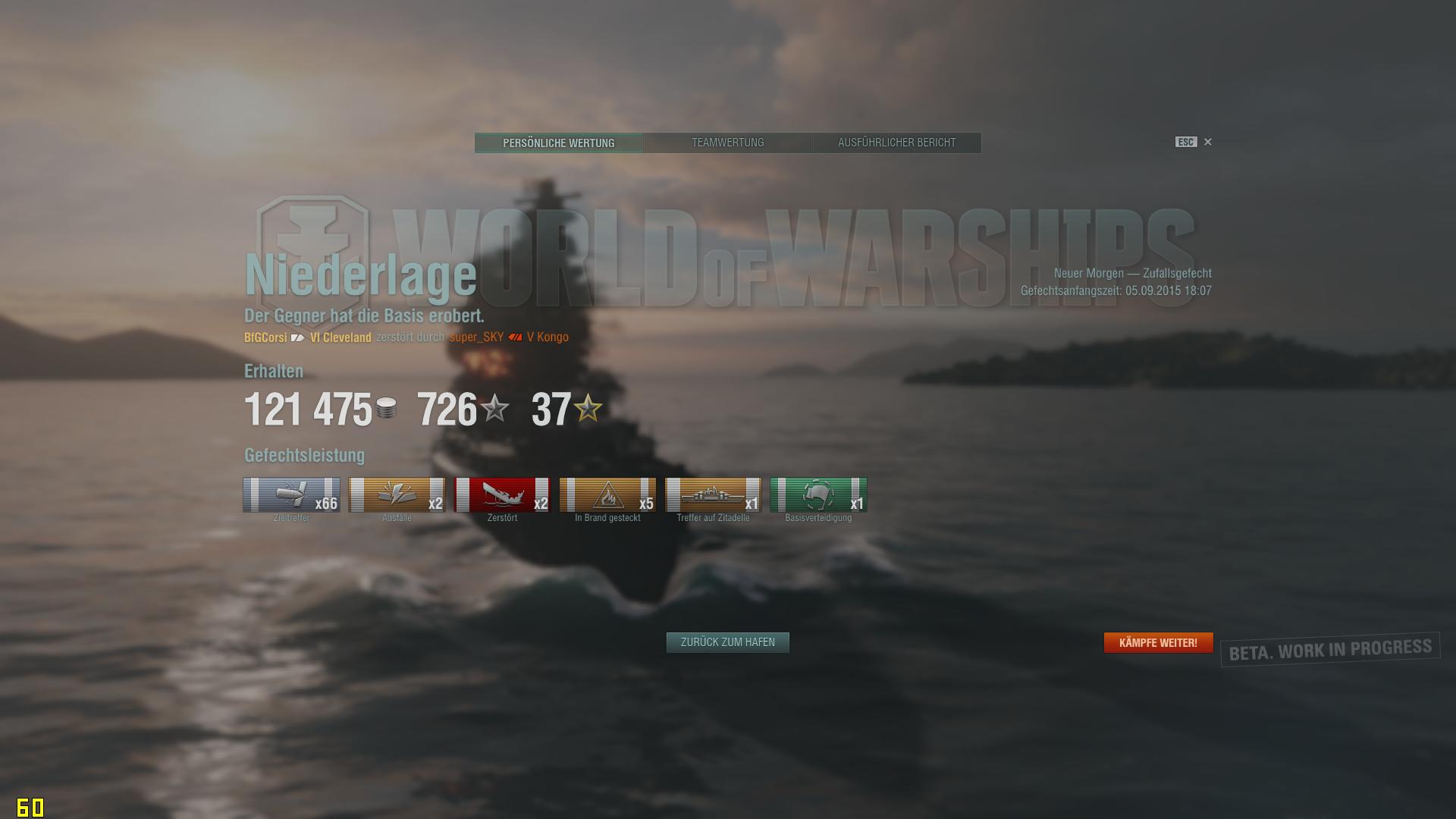Close the battle results screen
Viewport: 1456px width, 819px height.
click(x=1208, y=142)
